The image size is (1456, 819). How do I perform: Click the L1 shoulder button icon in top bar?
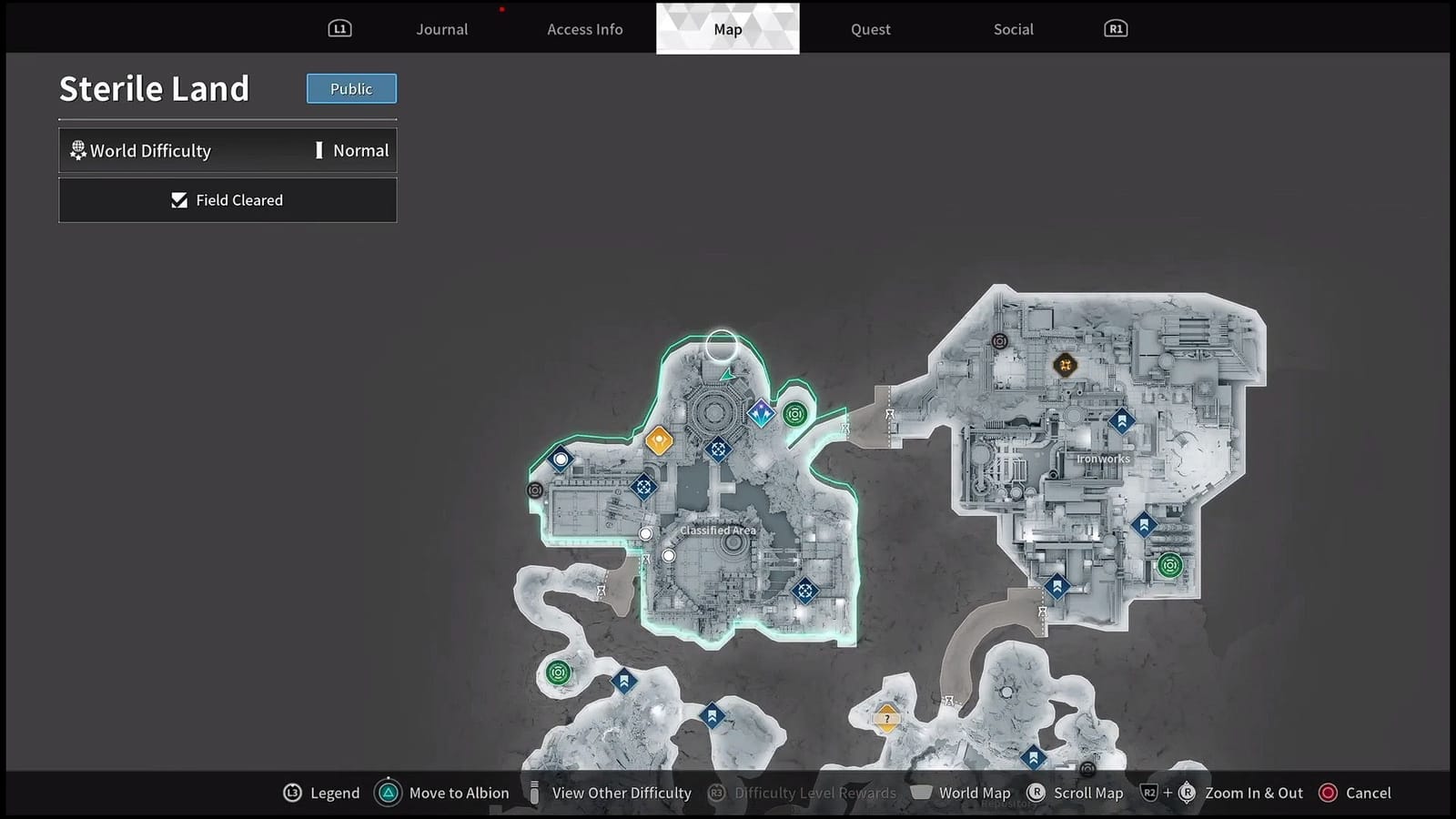(339, 28)
